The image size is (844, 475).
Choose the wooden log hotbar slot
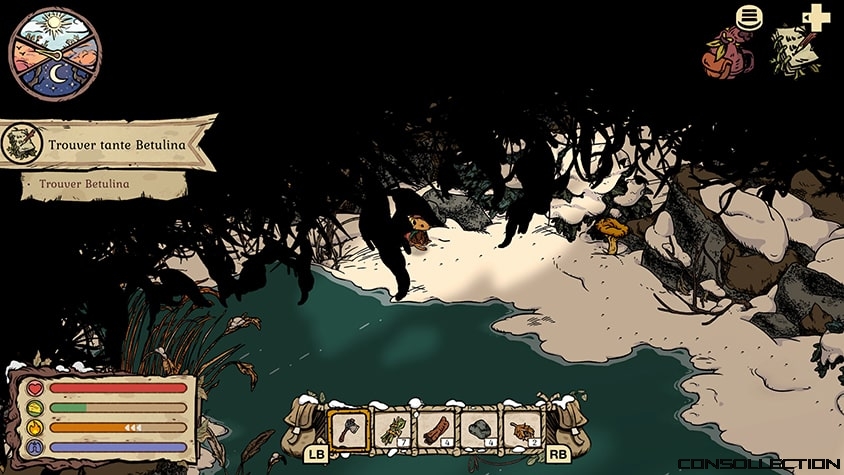point(435,430)
